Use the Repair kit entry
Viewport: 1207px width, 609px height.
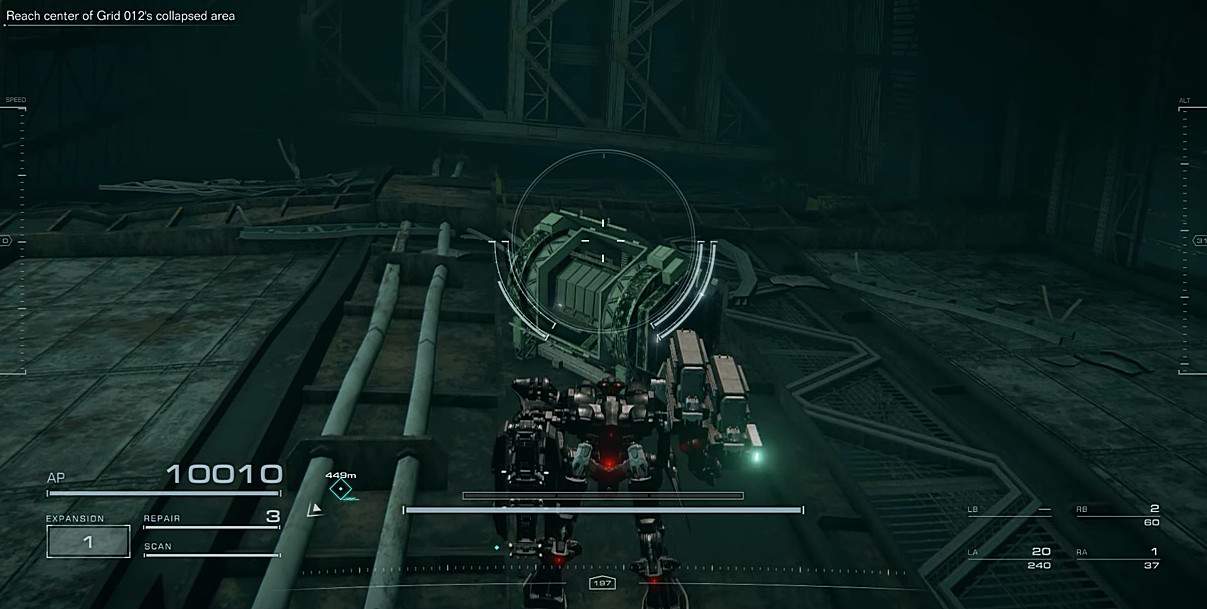211,519
